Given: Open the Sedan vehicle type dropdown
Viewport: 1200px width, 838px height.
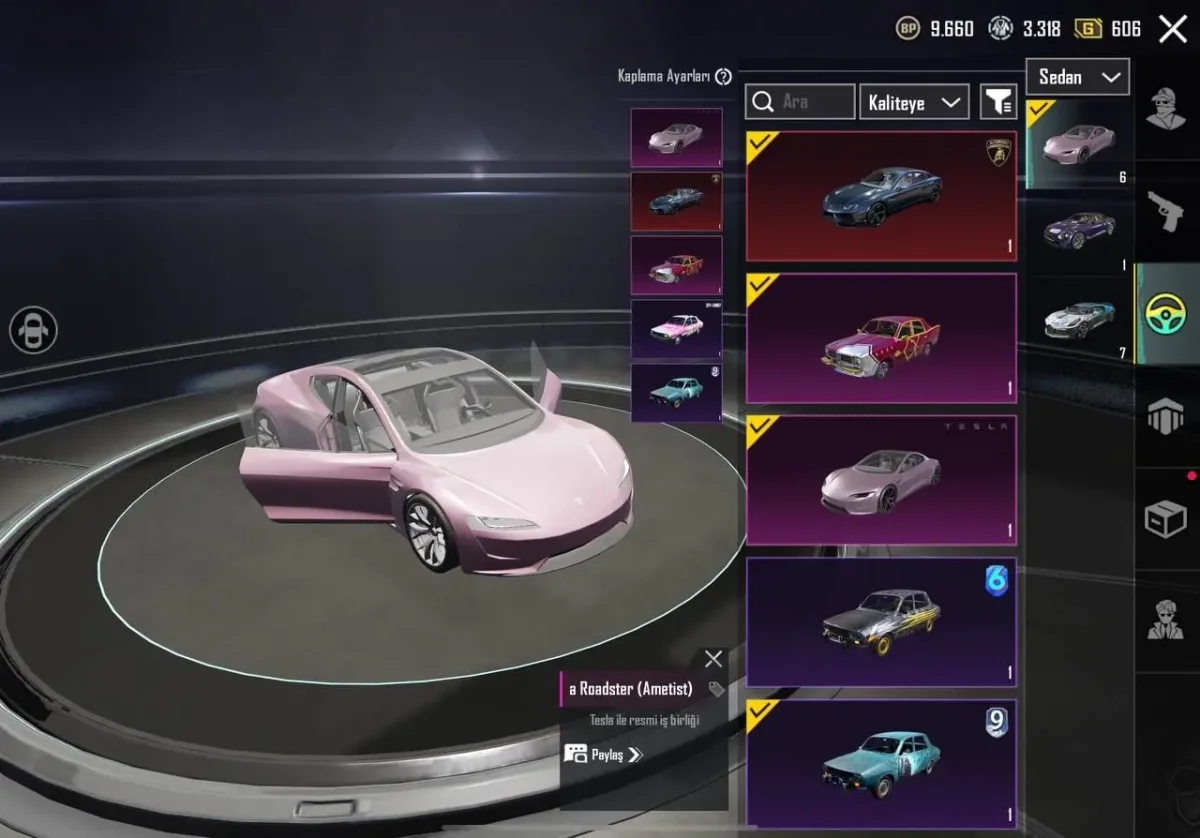Looking at the screenshot, I should pos(1078,77).
